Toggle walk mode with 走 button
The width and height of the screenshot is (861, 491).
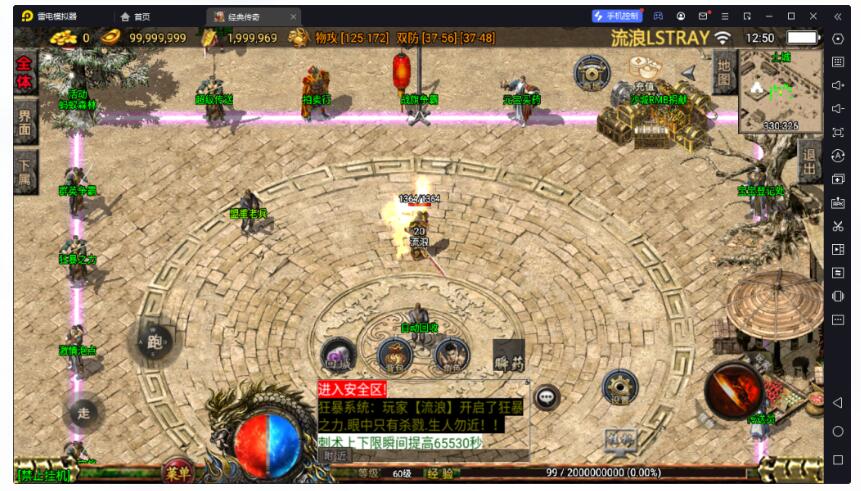84,411
